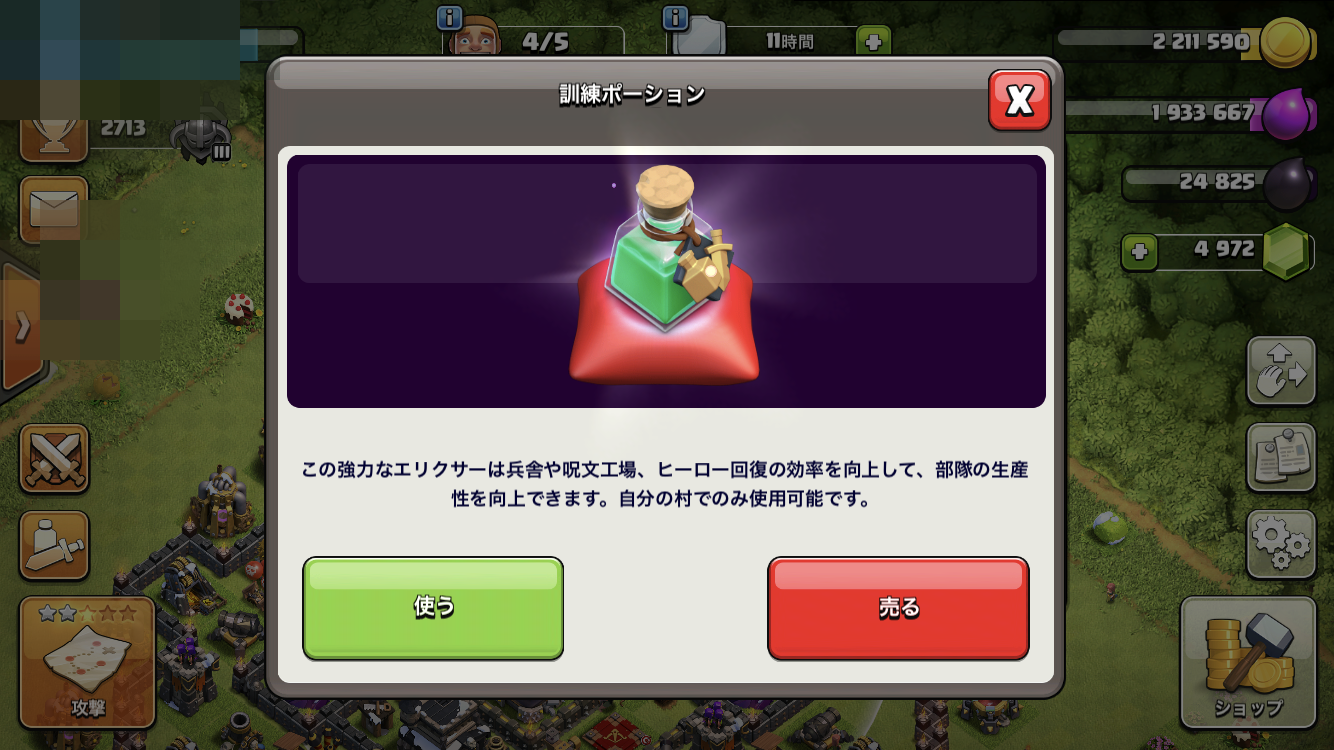Buy a shield with the green plus beside 11時間
The image size is (1334, 750).
pos(873,41)
